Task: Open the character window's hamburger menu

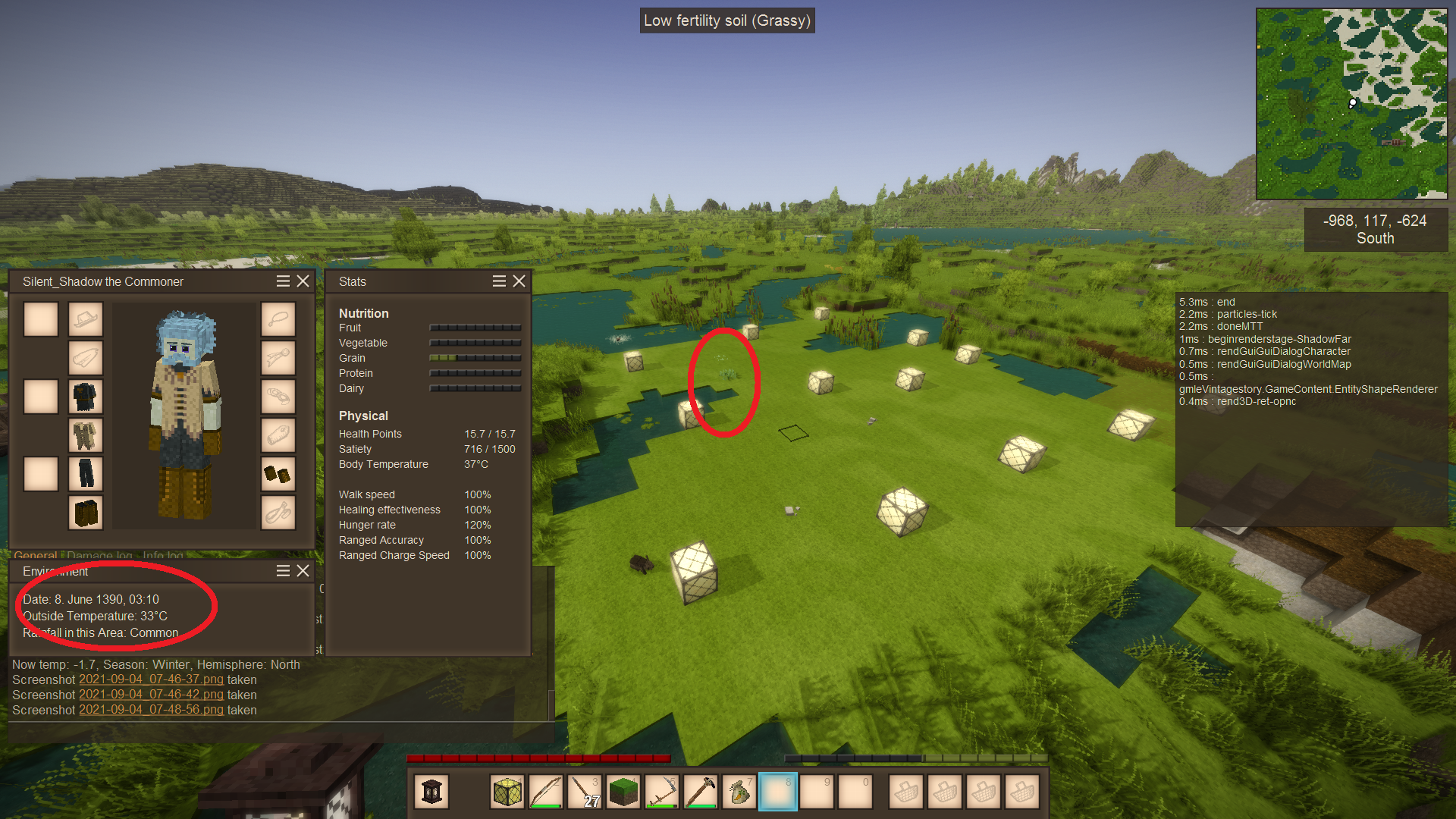Action: [283, 281]
